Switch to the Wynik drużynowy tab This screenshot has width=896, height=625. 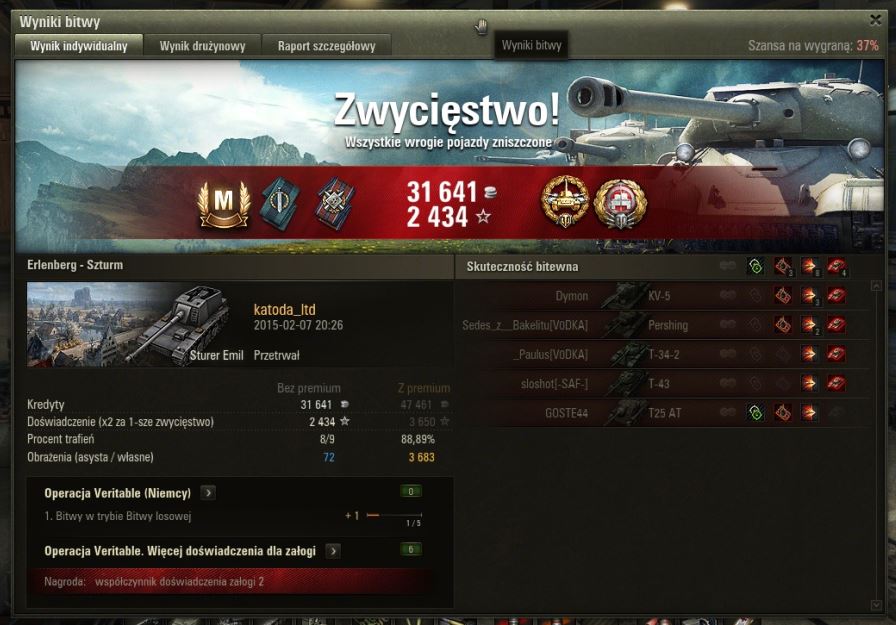202,46
